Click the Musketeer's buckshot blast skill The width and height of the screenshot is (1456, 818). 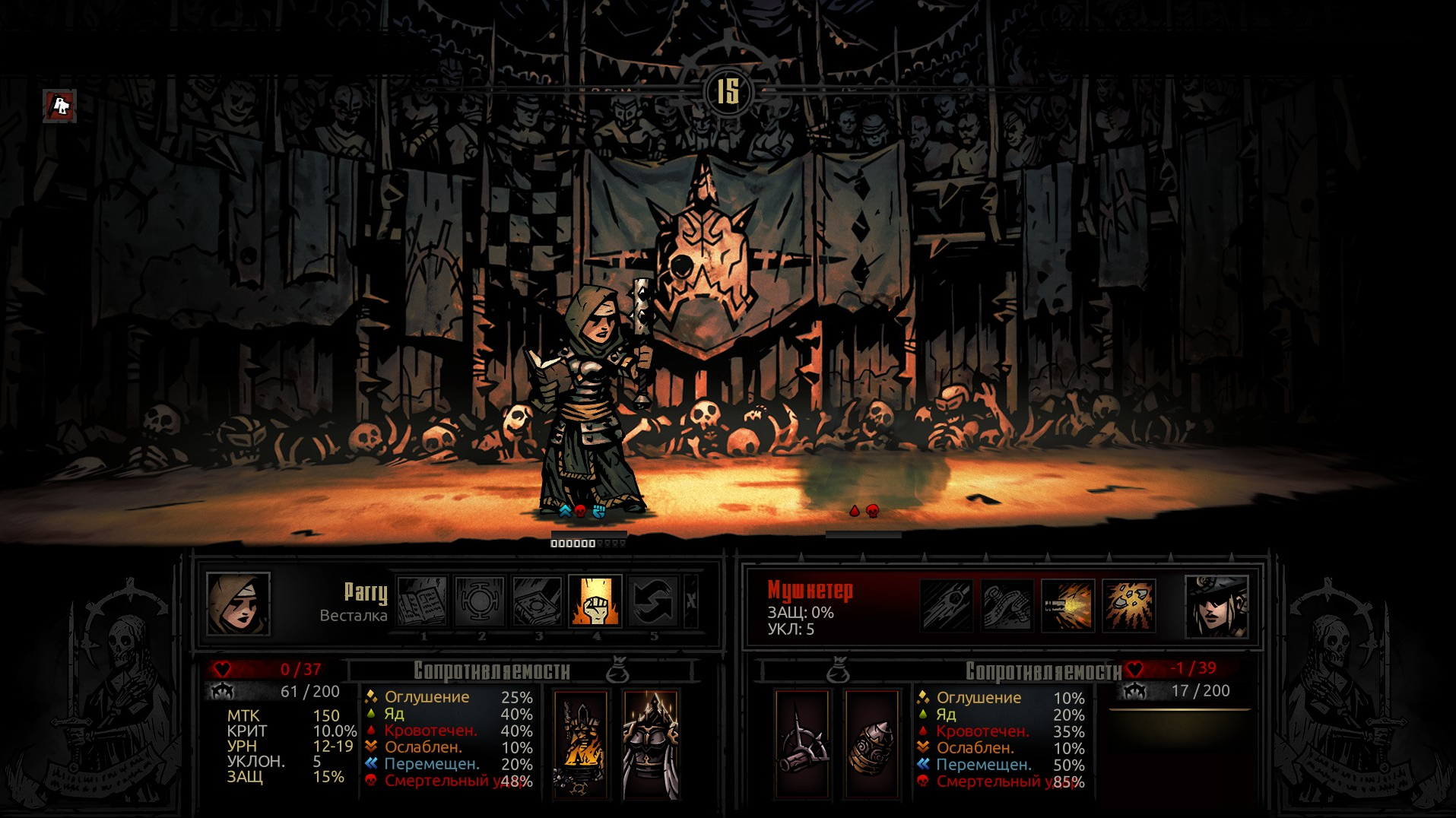1128,605
